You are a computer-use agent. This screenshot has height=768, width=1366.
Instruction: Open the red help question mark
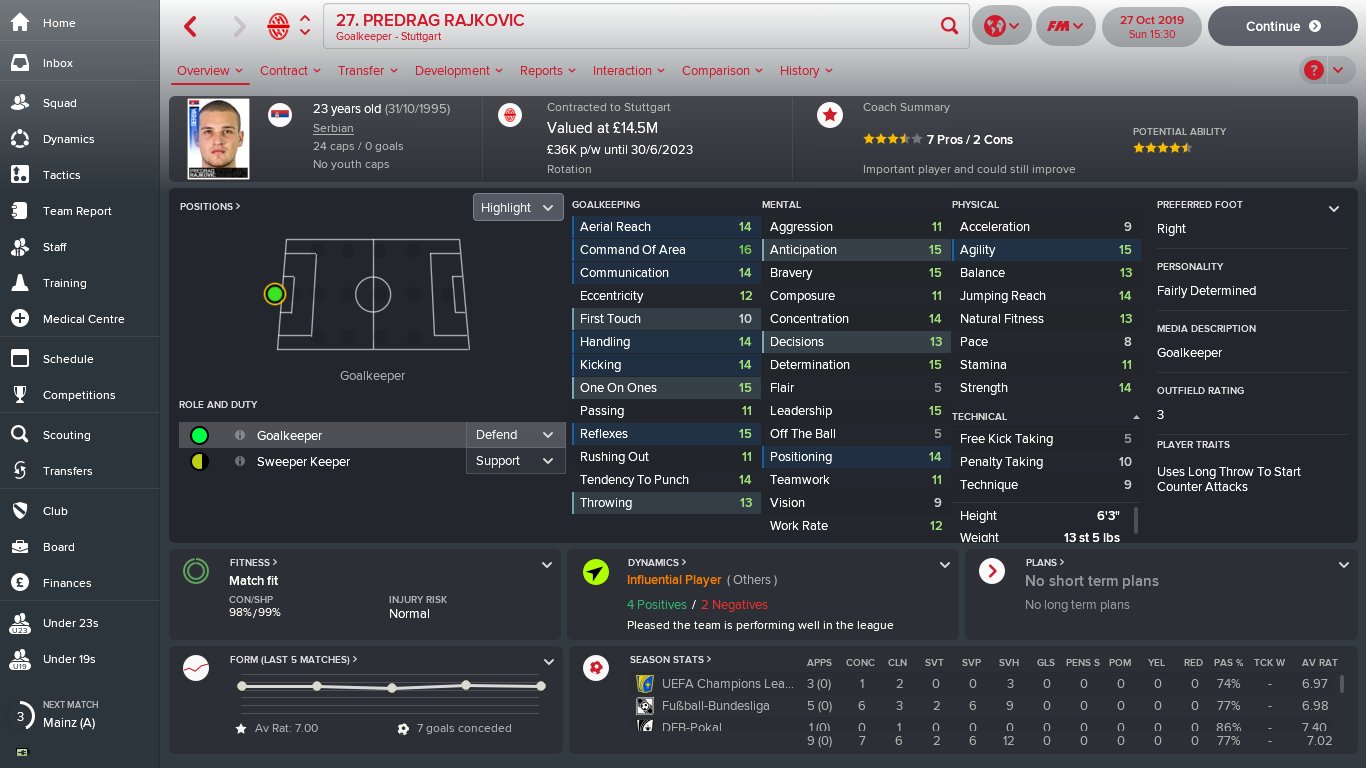1313,70
